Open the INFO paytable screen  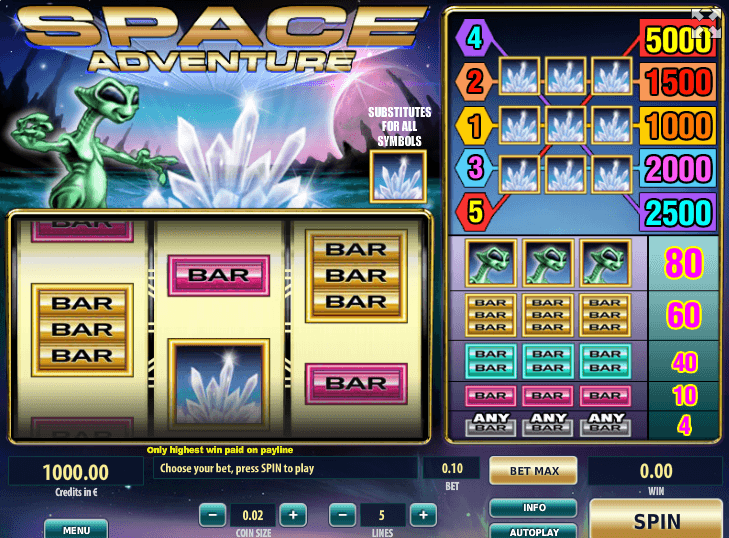(534, 508)
